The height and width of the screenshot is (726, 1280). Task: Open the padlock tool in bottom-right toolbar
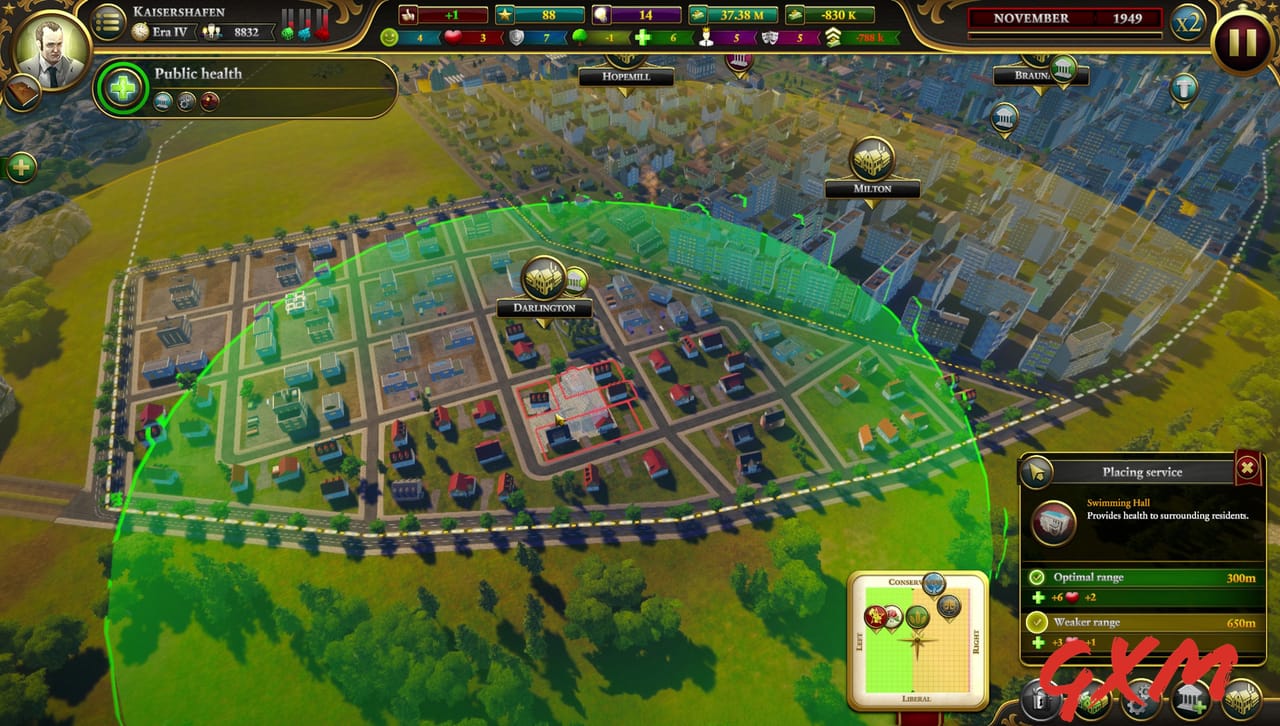(x=1040, y=700)
